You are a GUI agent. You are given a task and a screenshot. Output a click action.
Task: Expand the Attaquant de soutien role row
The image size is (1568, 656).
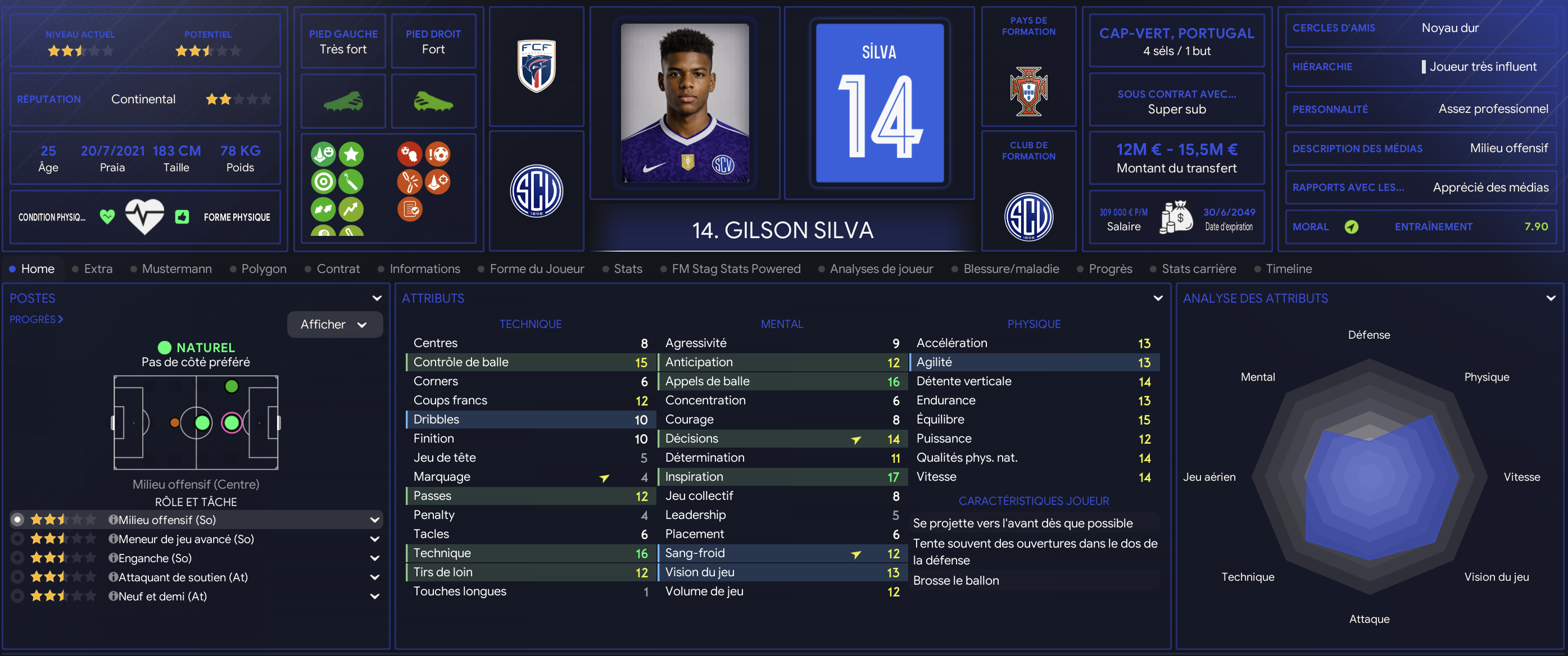375,577
